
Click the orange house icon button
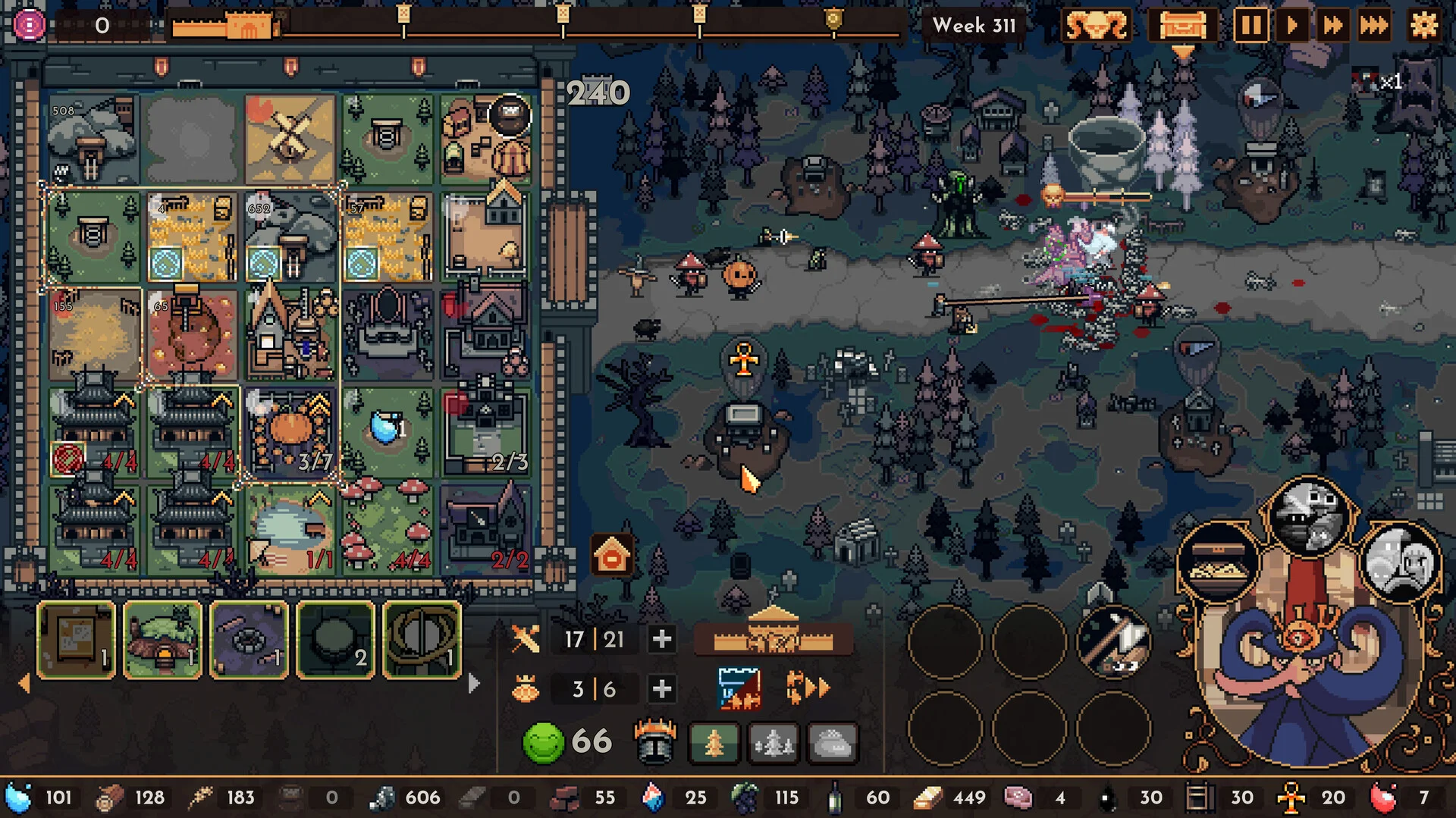(x=612, y=557)
